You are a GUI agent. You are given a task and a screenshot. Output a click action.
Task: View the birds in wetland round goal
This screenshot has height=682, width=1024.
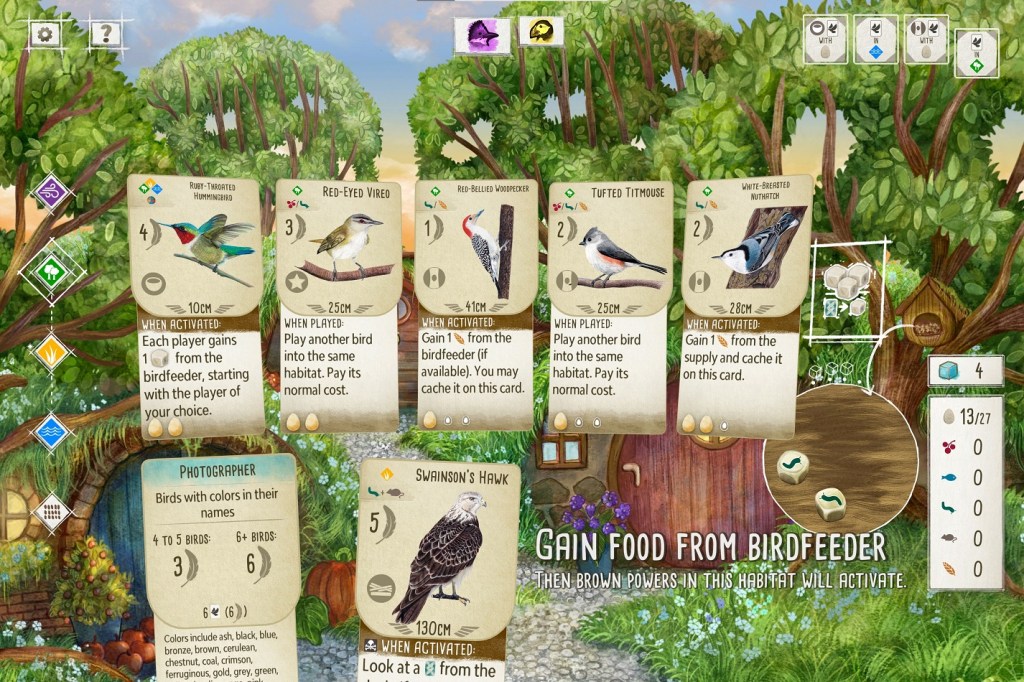(x=874, y=39)
